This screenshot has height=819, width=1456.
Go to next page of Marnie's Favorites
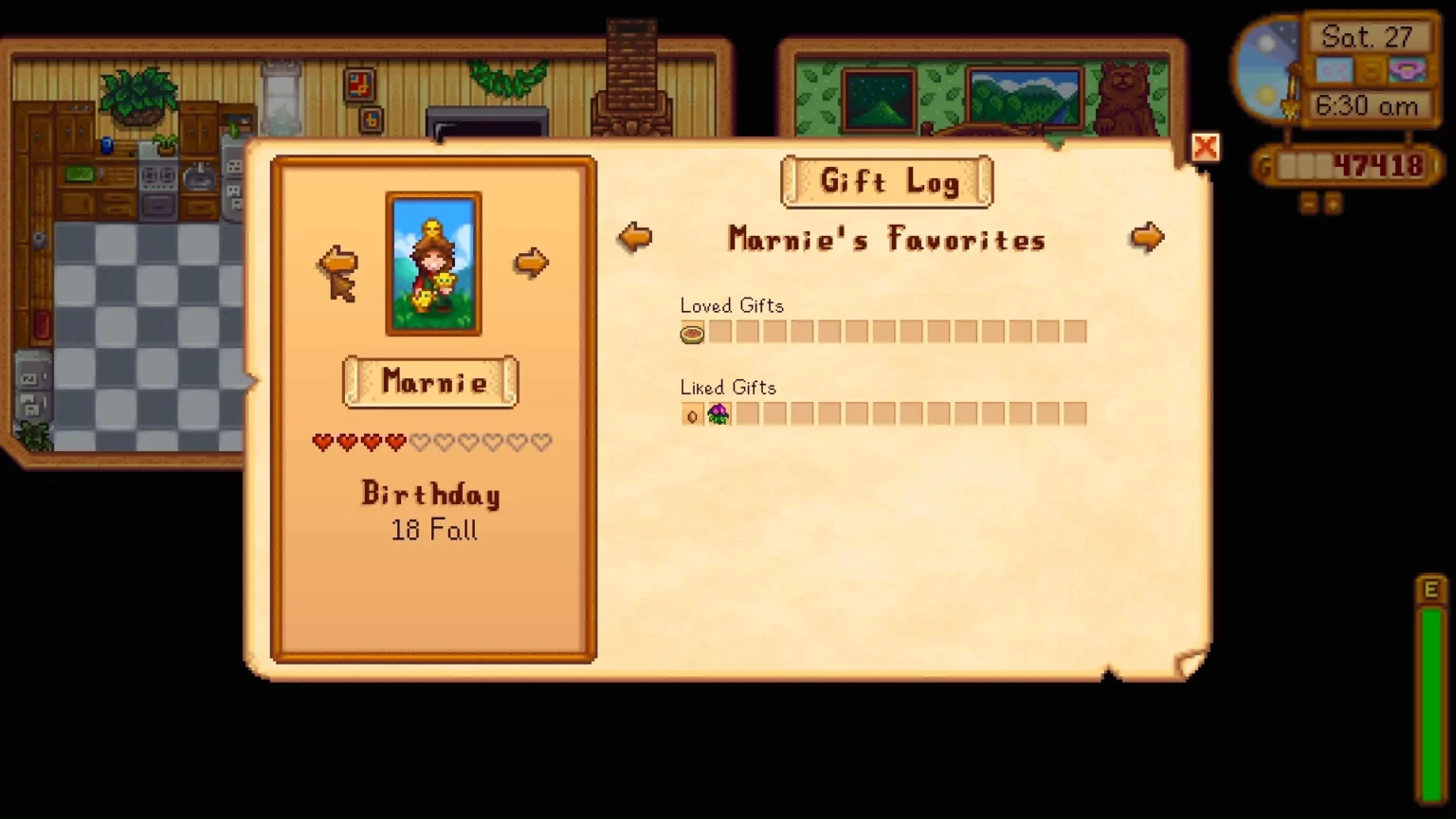pos(1147,237)
